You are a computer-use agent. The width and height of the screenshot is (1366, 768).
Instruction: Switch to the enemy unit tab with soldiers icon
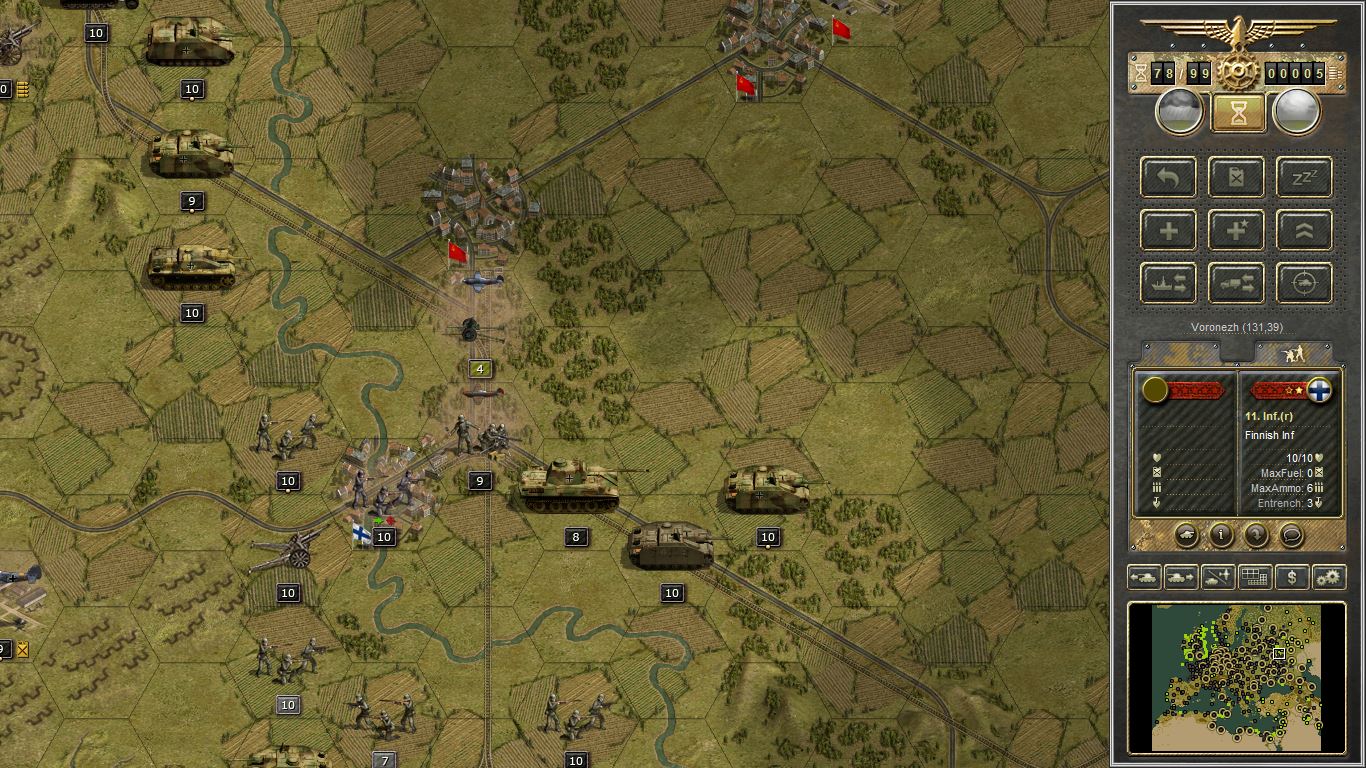pyautogui.click(x=1294, y=352)
